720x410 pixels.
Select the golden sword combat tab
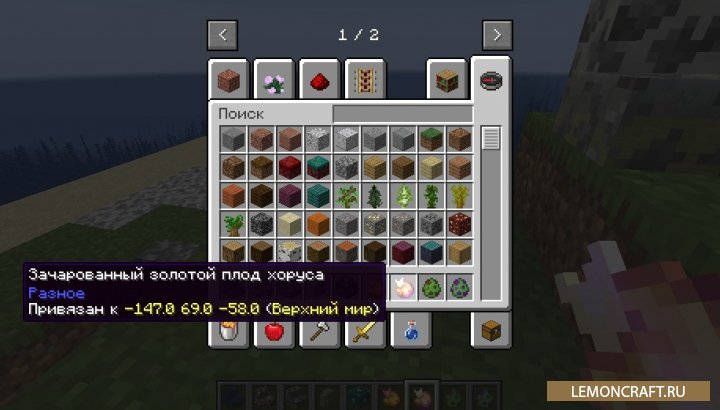click(x=365, y=330)
